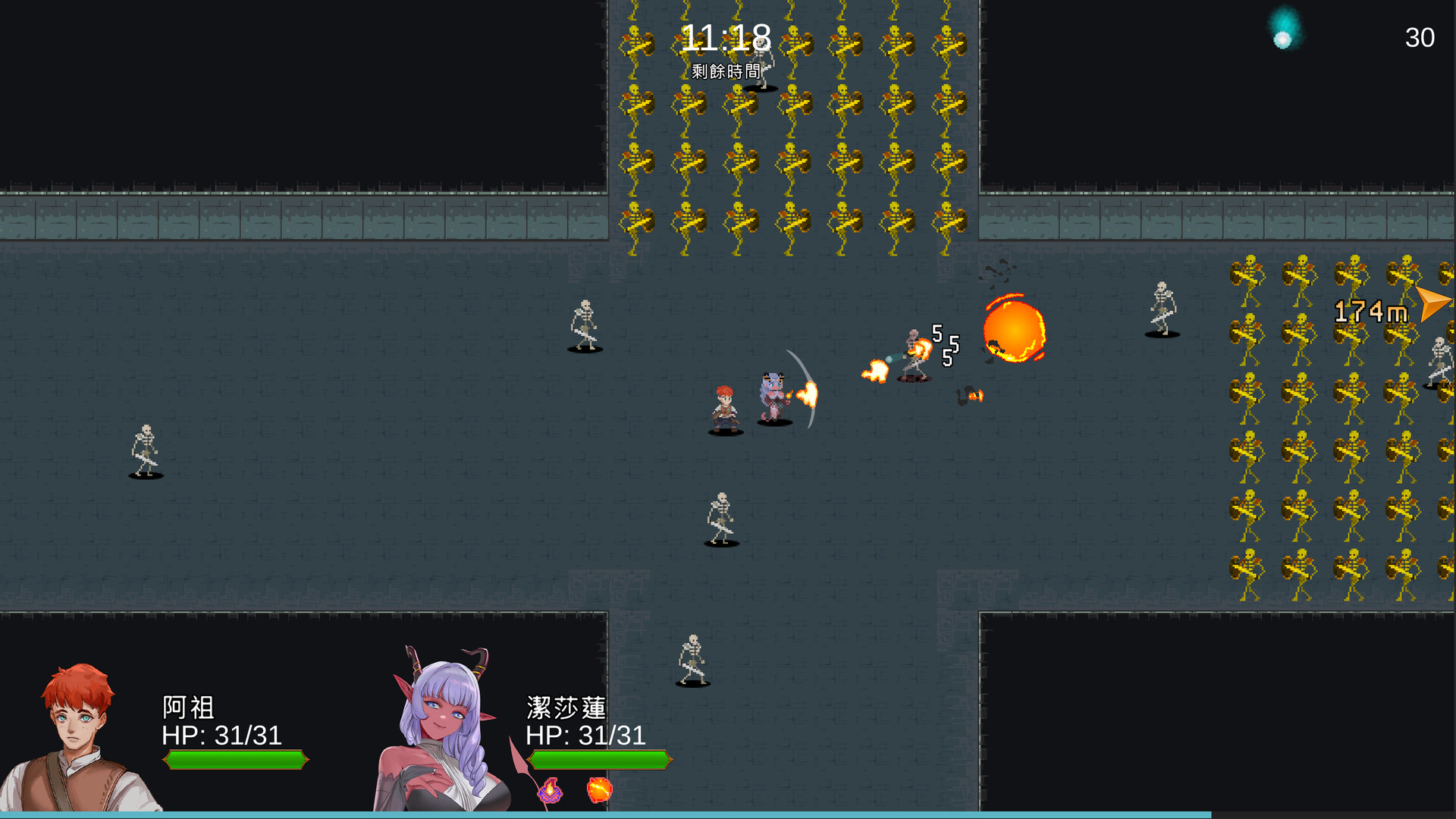Click the large fireball explosion in the arena
The width and height of the screenshot is (1456, 819).
(x=1016, y=332)
